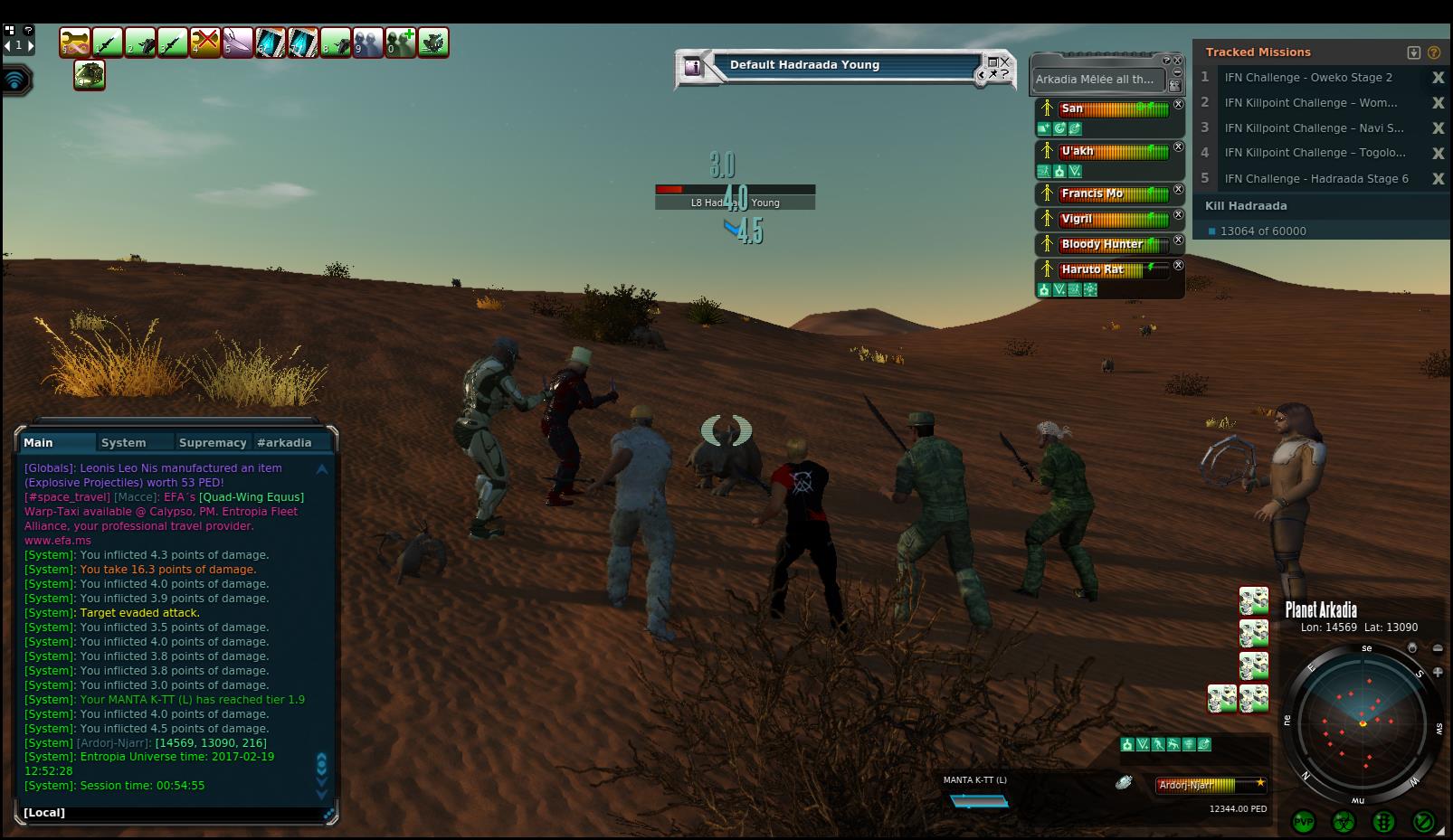Activate the wrench repair hotbar slot with red X
The width and height of the screenshot is (1453, 840).
(x=205, y=42)
